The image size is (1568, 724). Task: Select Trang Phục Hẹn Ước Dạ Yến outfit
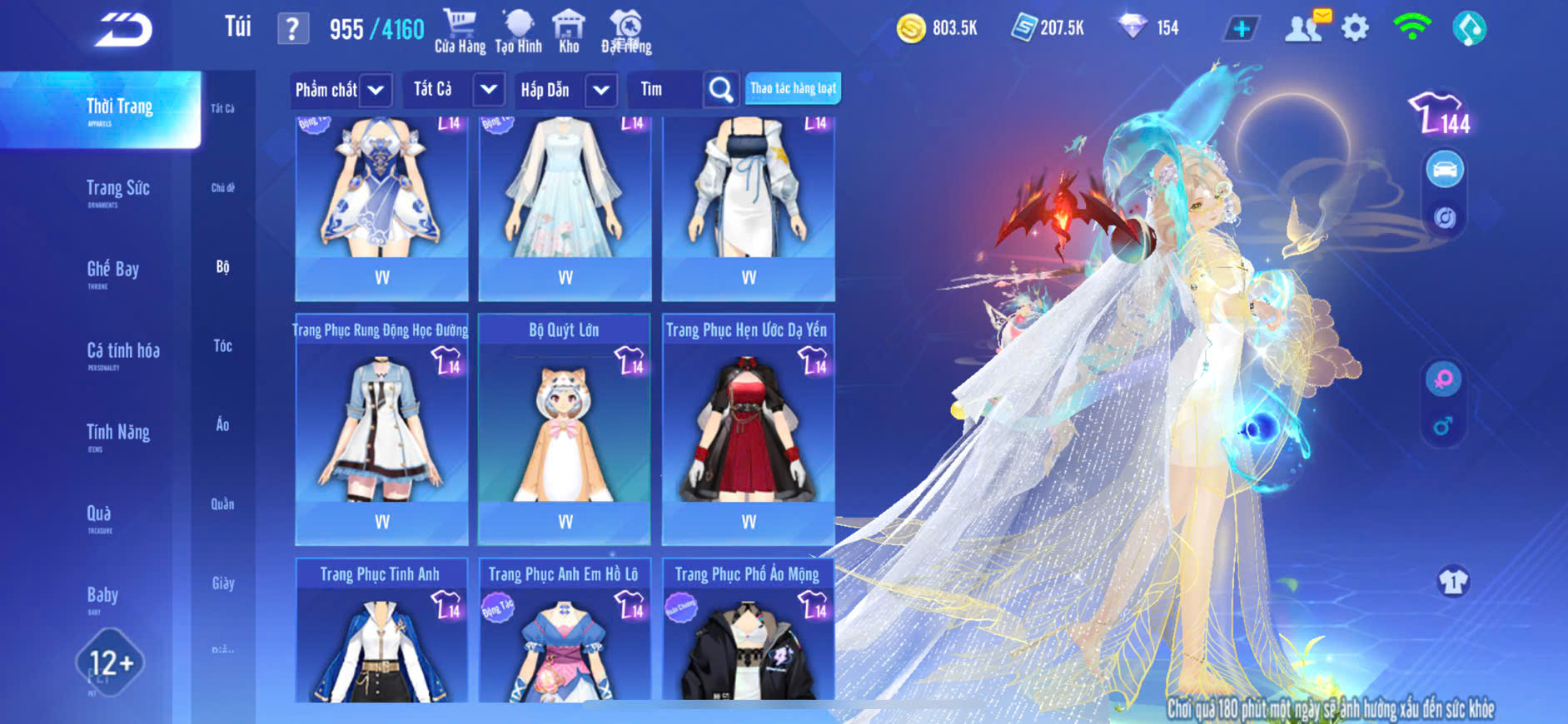tap(748, 429)
